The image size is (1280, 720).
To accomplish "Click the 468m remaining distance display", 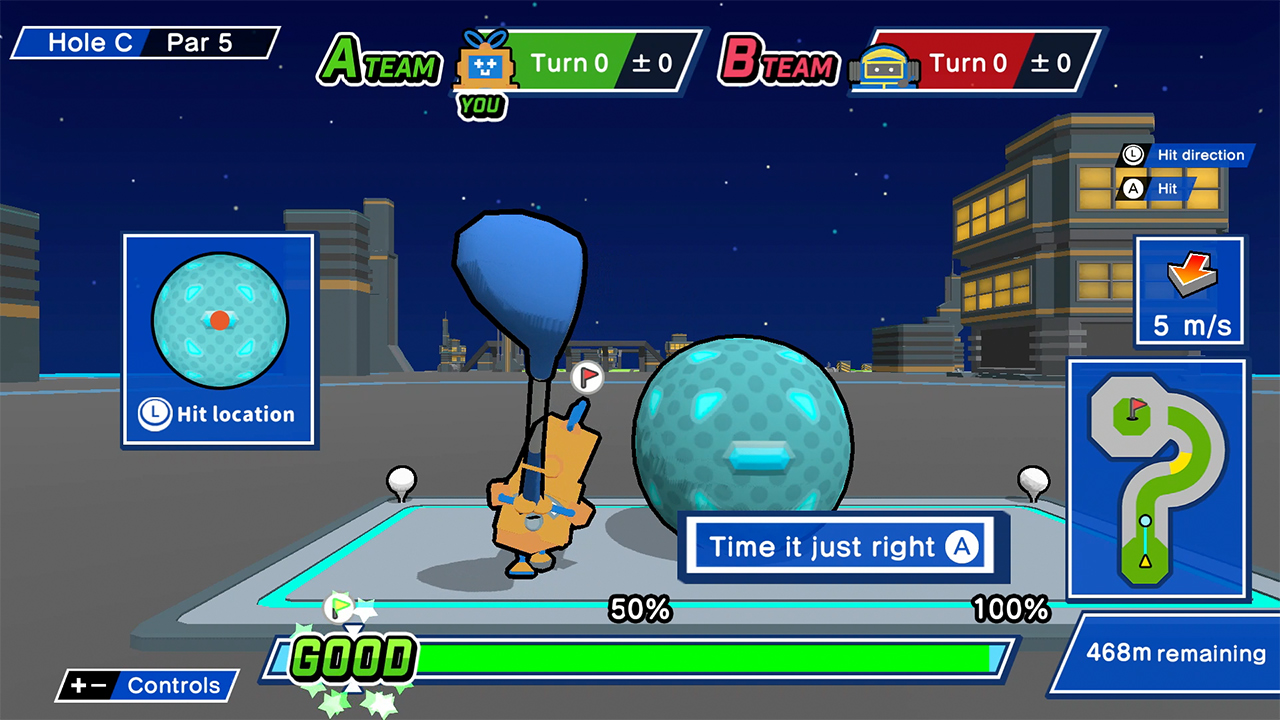I will click(1168, 653).
